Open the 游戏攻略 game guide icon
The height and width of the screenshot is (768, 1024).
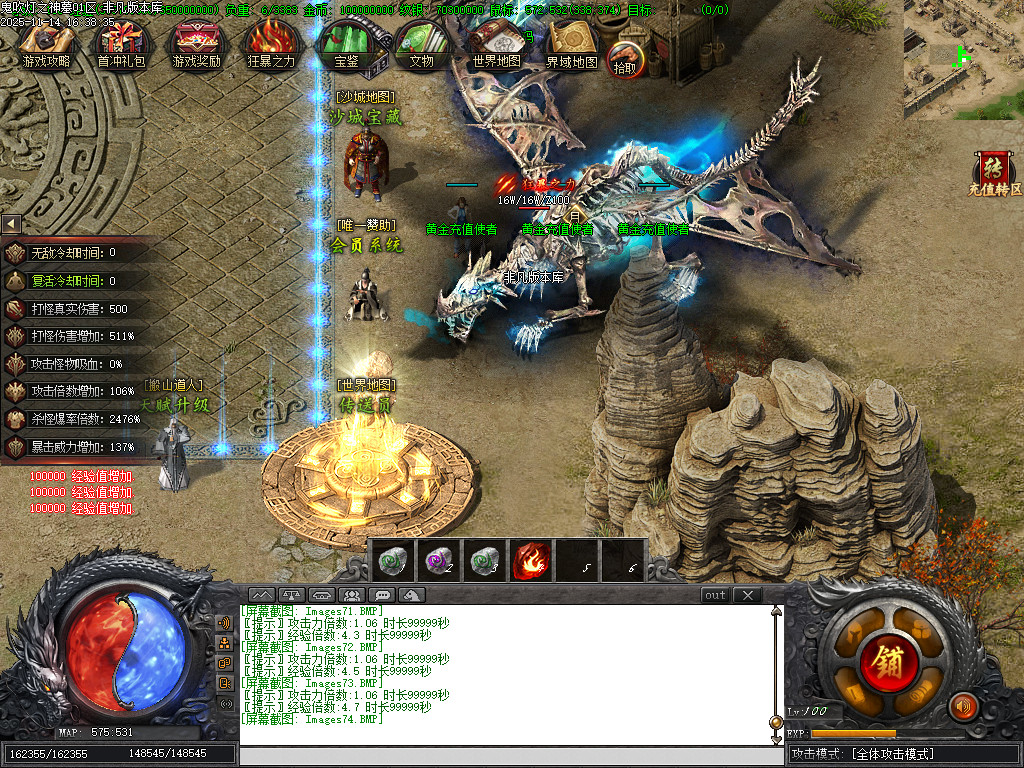tap(47, 45)
